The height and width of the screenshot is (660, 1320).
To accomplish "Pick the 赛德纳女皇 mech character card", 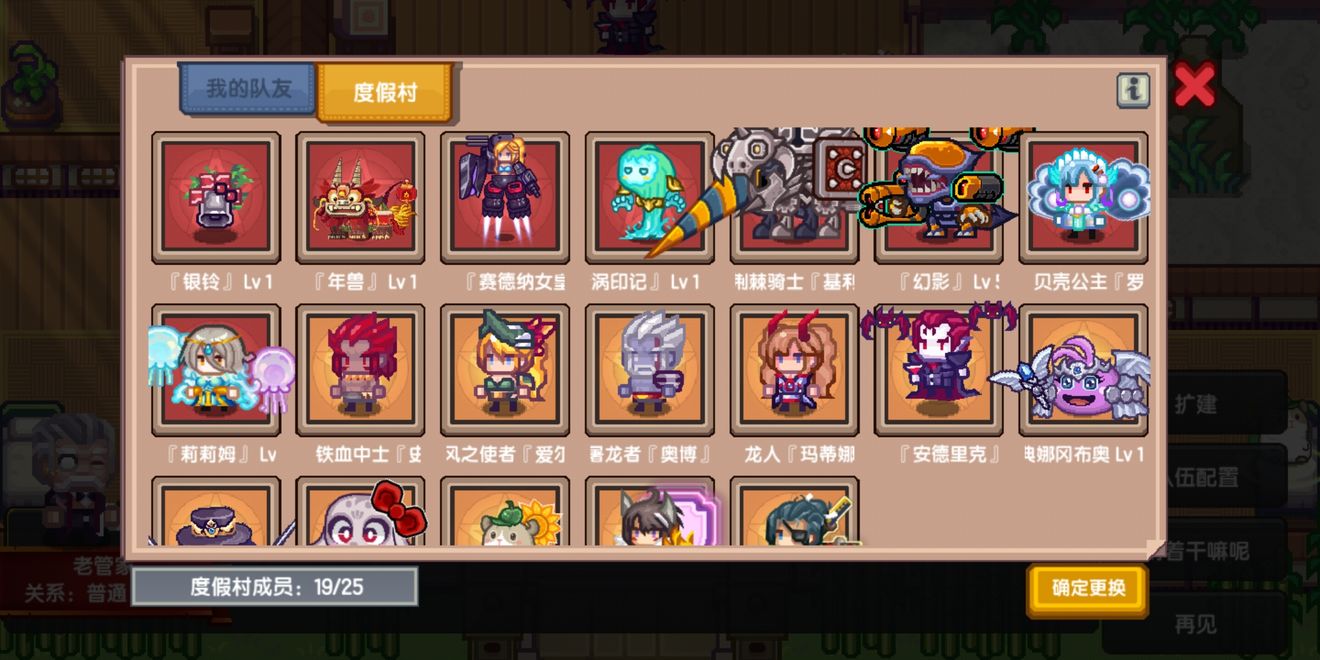I will 505,197.
